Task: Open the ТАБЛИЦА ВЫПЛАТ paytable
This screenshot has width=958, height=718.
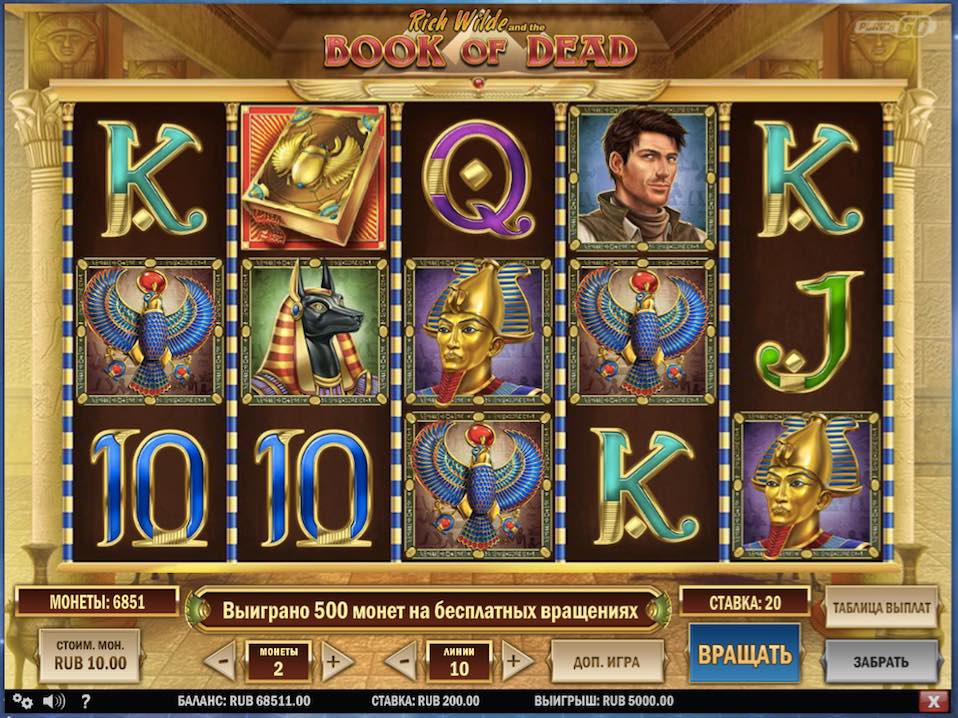Action: coord(881,607)
